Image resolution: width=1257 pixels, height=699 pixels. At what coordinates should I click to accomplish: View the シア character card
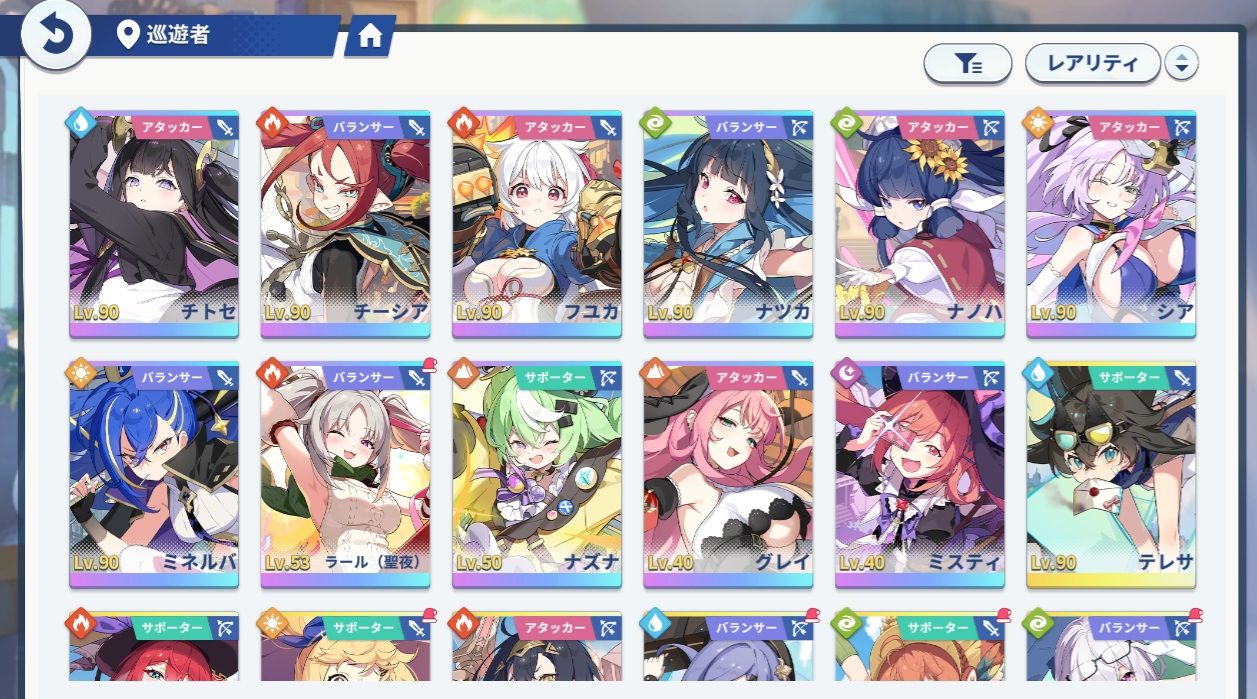coord(1110,223)
